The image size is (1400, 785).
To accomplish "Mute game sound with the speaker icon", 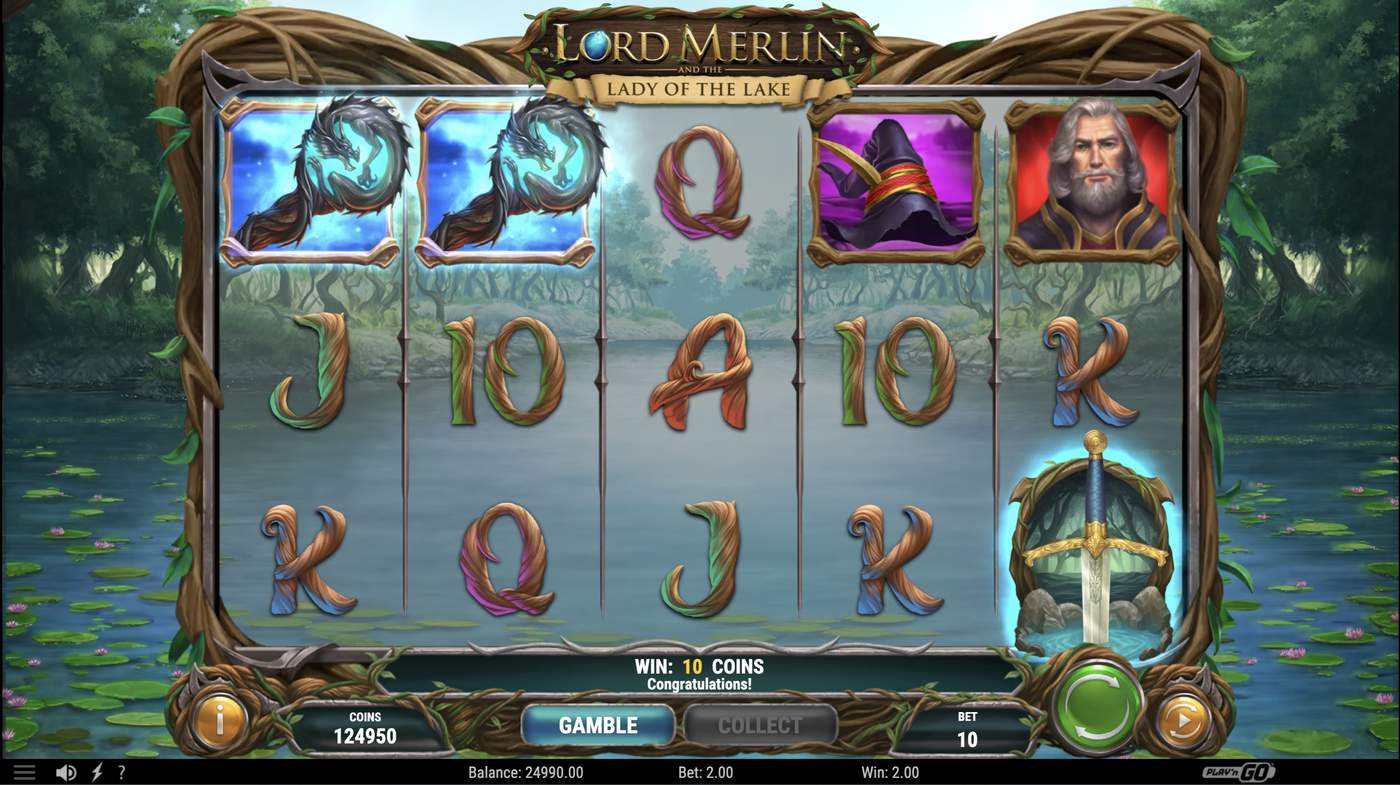I will (x=64, y=771).
